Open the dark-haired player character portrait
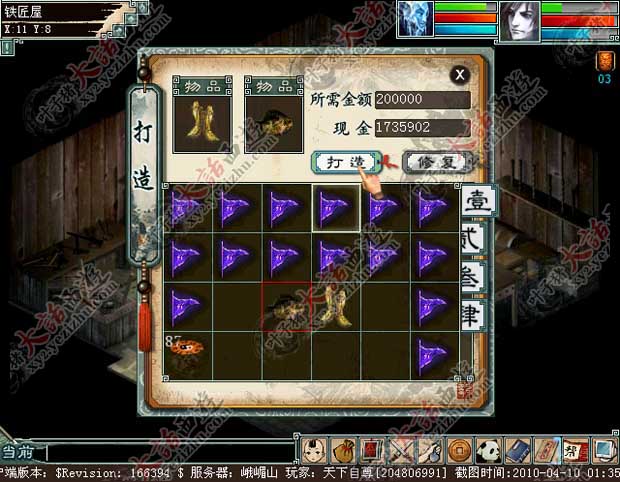 518,19
